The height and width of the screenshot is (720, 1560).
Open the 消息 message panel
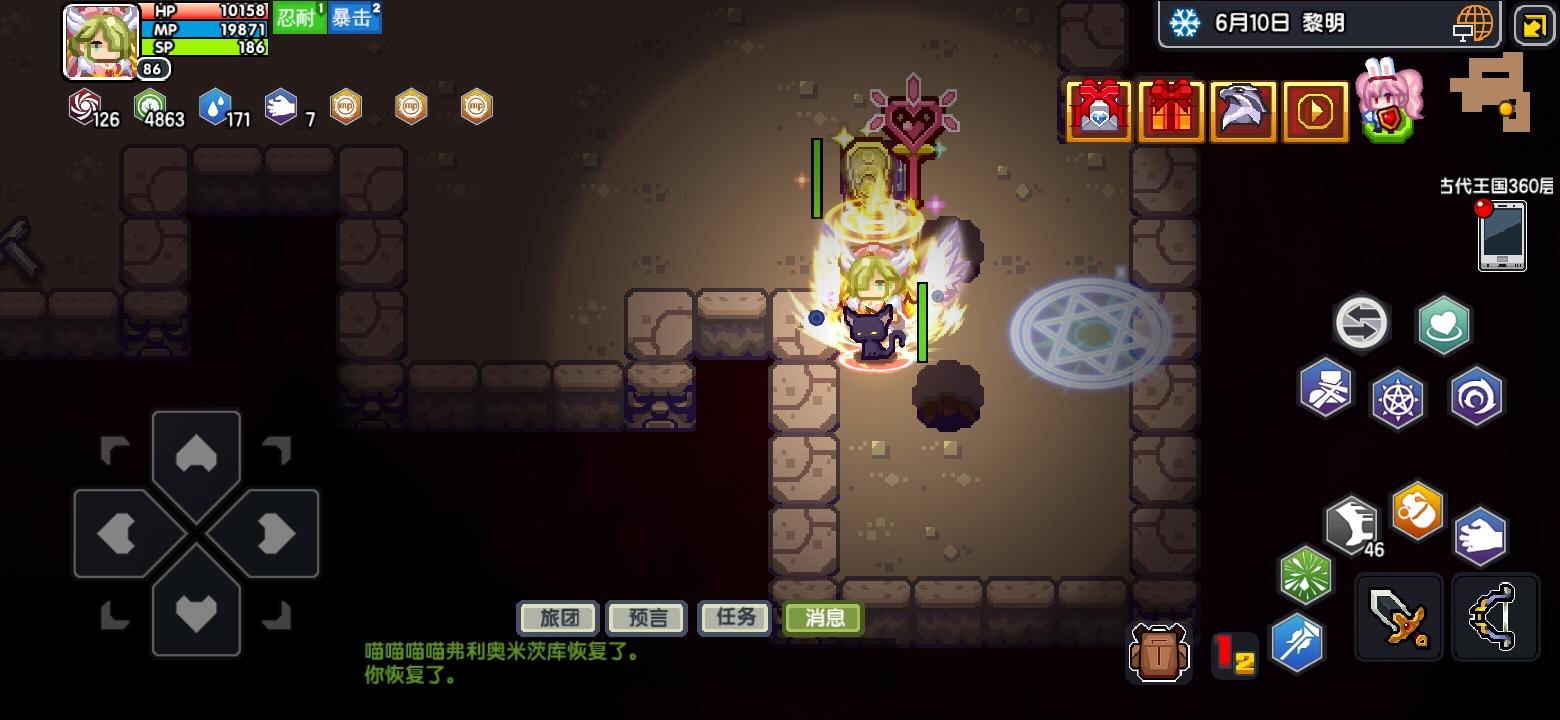[x=822, y=619]
